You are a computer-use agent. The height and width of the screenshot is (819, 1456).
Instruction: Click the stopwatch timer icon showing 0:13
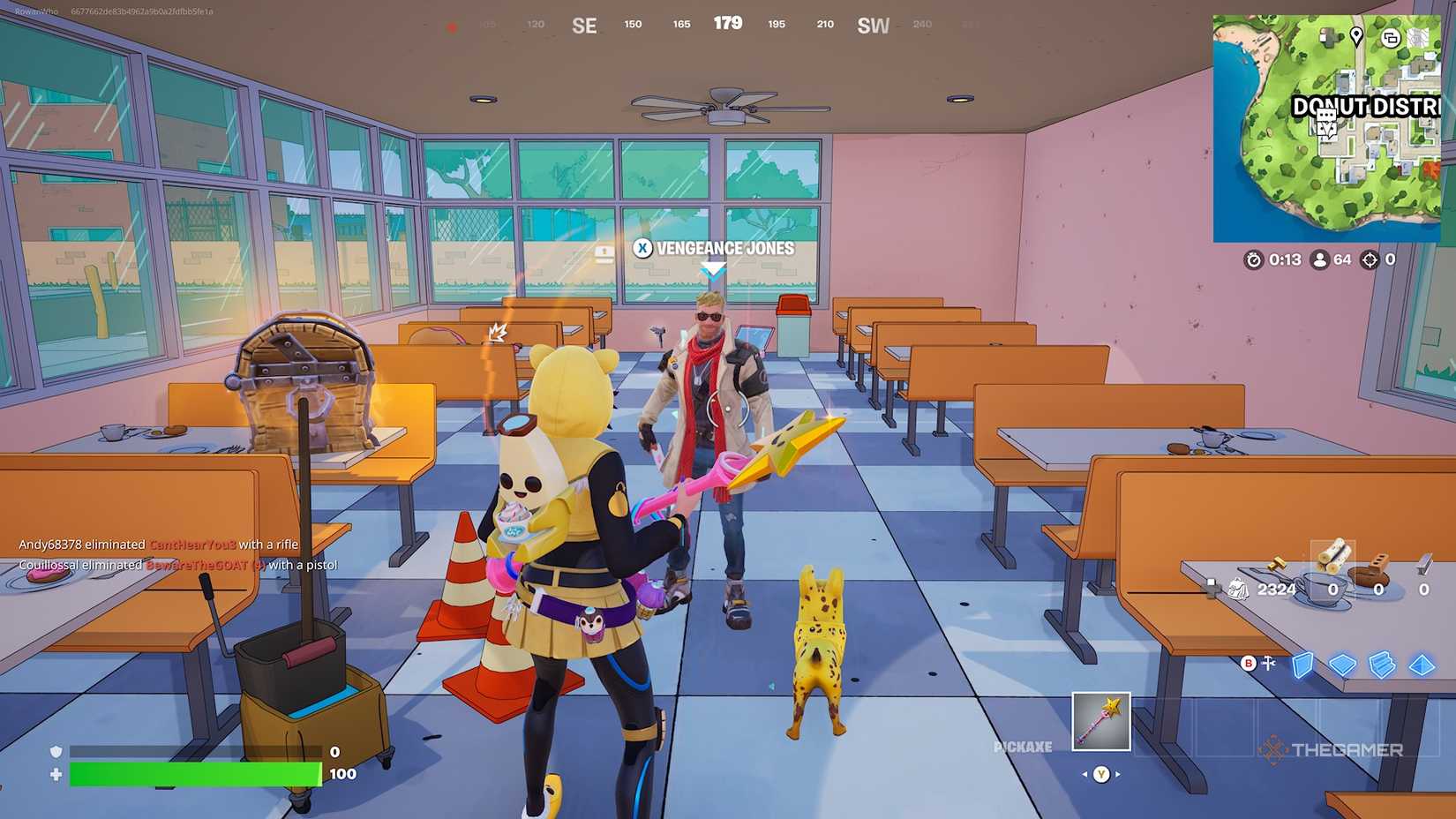[x=1254, y=260]
